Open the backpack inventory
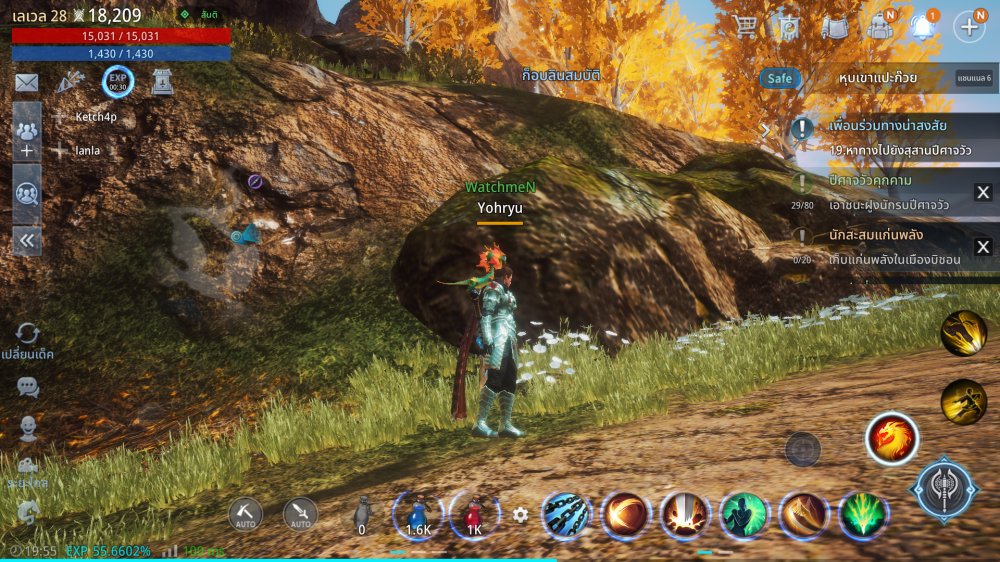 coord(880,27)
